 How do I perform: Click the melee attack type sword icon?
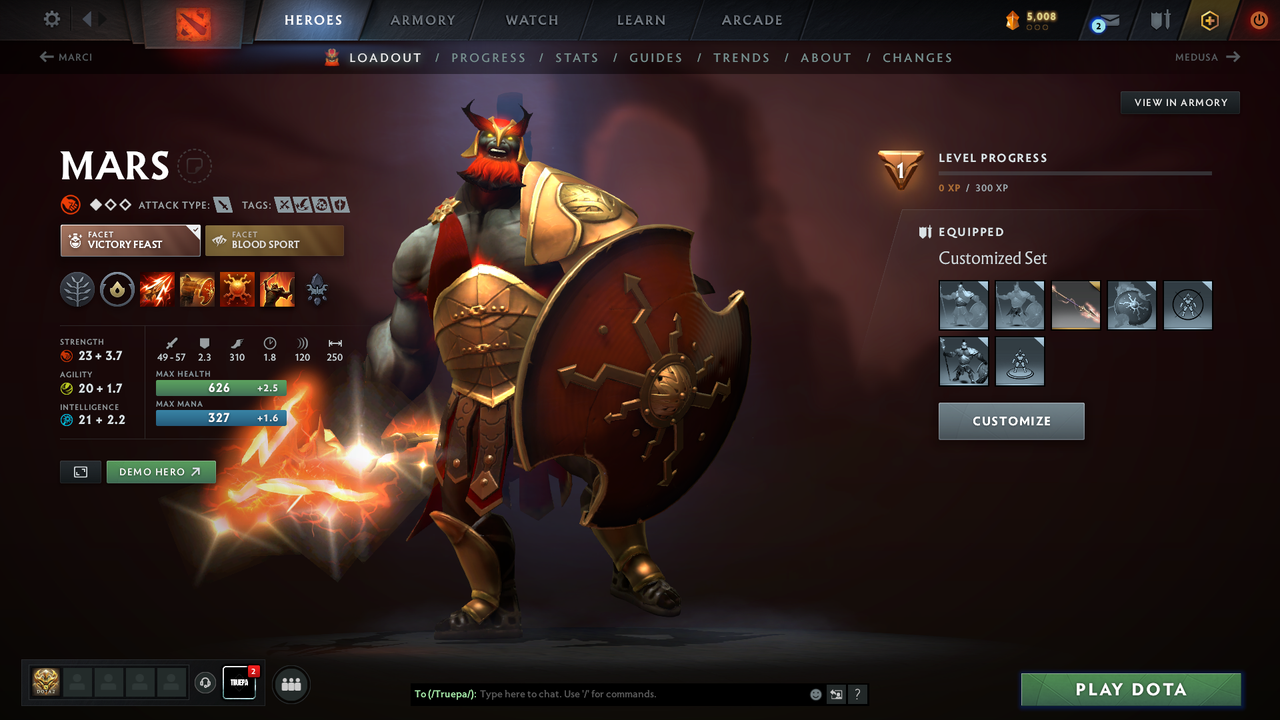pyautogui.click(x=225, y=204)
